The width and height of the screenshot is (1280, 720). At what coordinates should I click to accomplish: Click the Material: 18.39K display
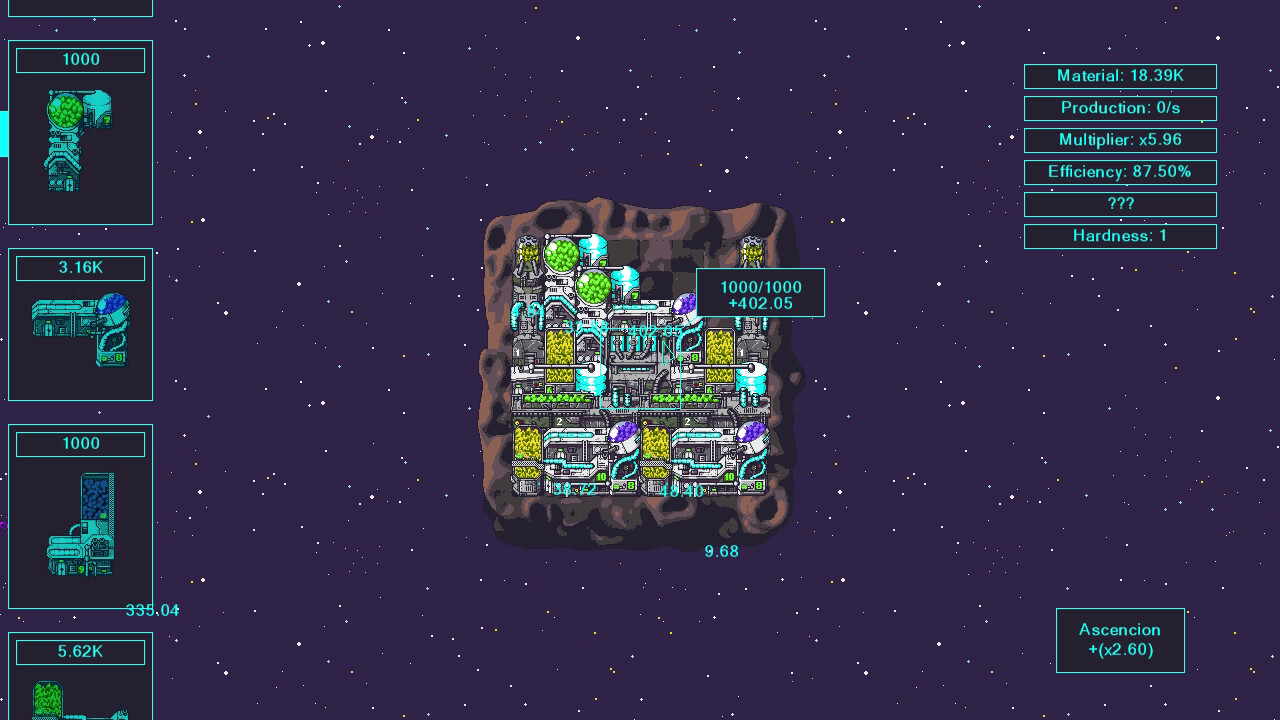click(1120, 76)
